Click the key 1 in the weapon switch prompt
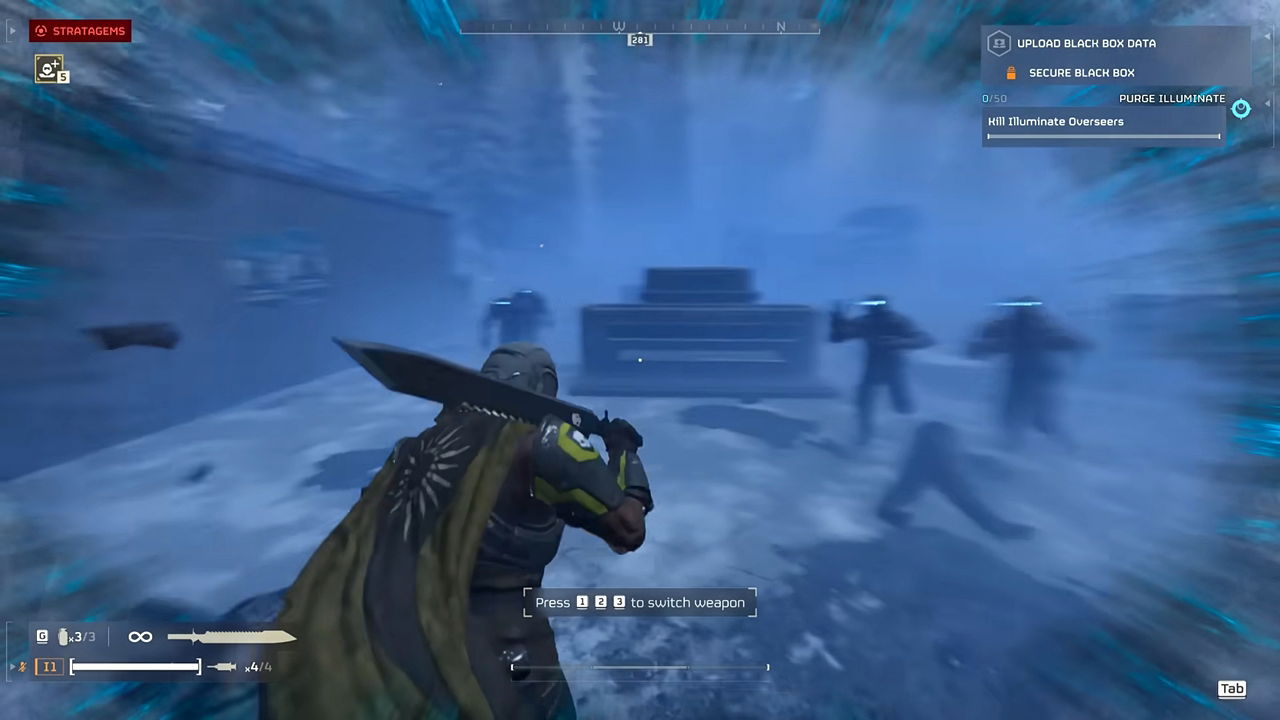The image size is (1280, 720). (x=582, y=602)
